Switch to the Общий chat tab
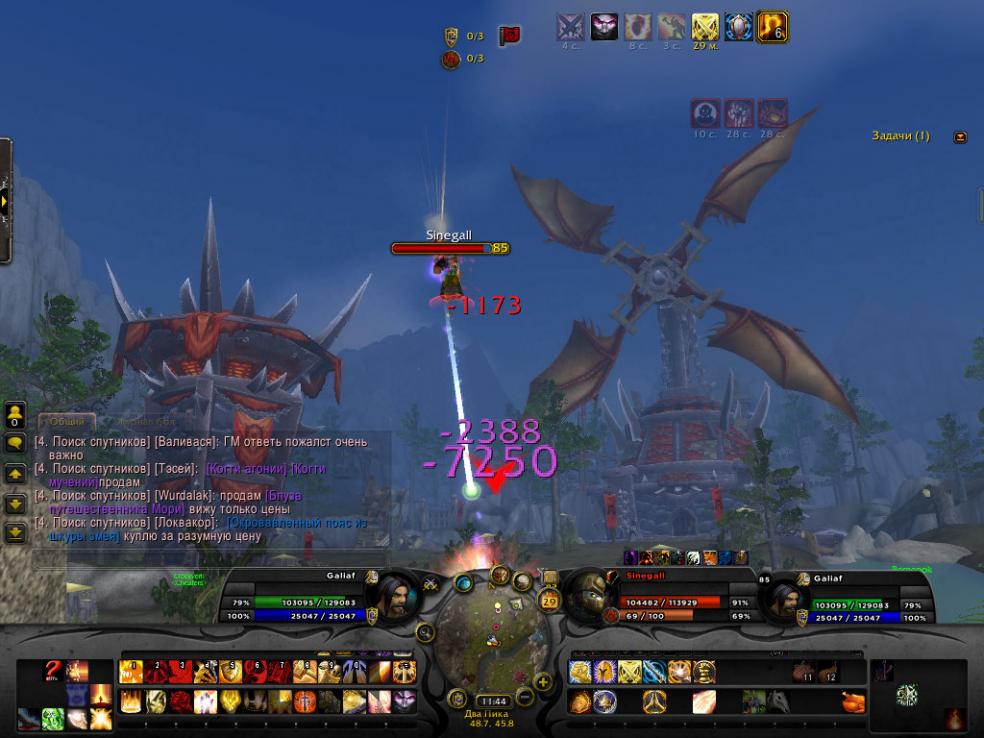984x738 pixels. (x=67, y=422)
